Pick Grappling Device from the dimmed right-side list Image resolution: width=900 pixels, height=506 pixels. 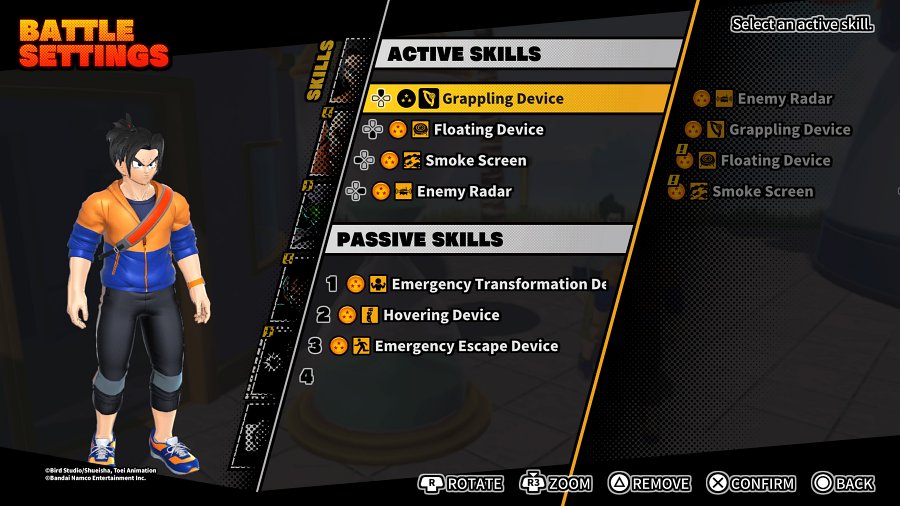(788, 129)
